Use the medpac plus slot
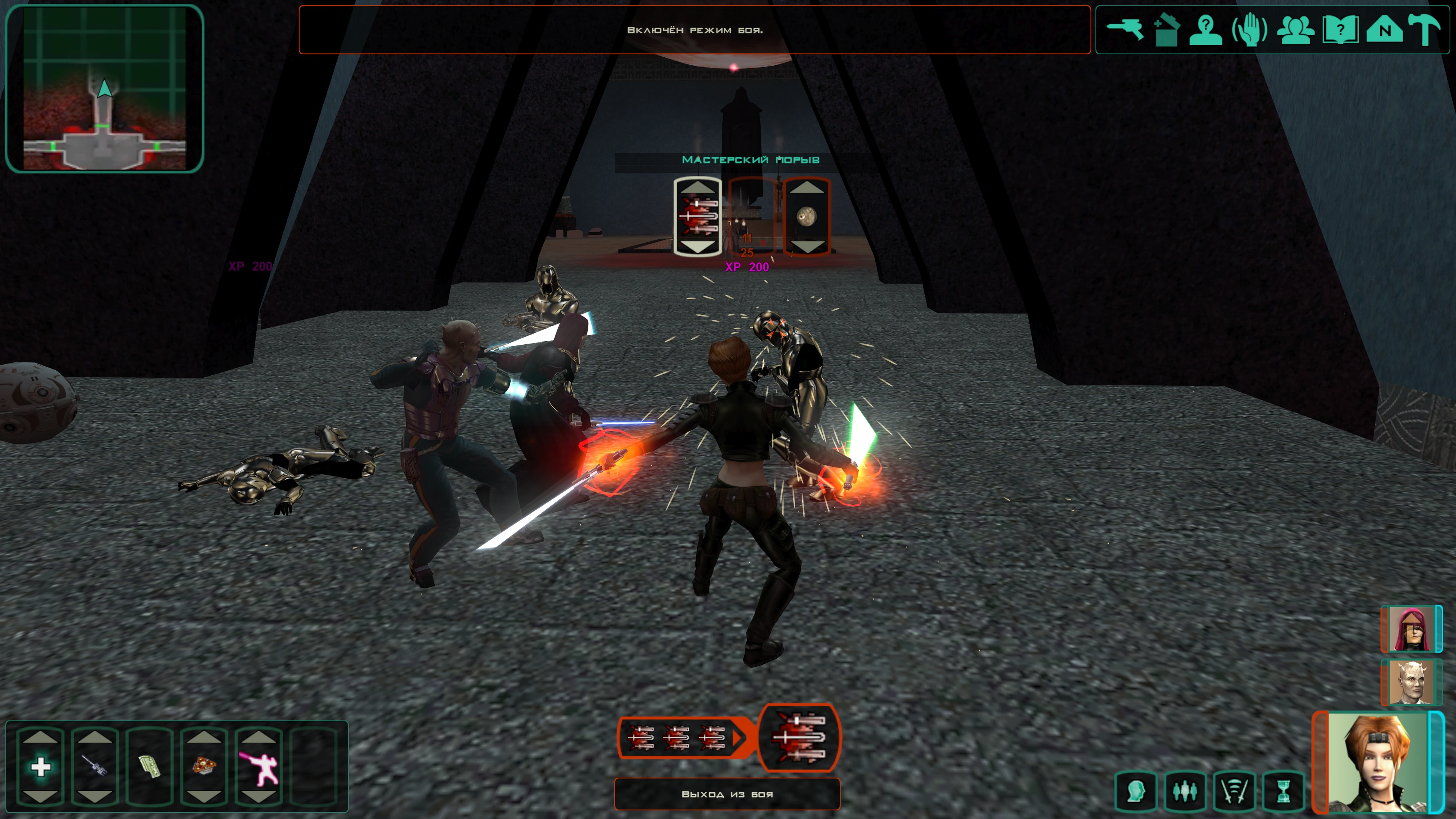 (x=41, y=766)
